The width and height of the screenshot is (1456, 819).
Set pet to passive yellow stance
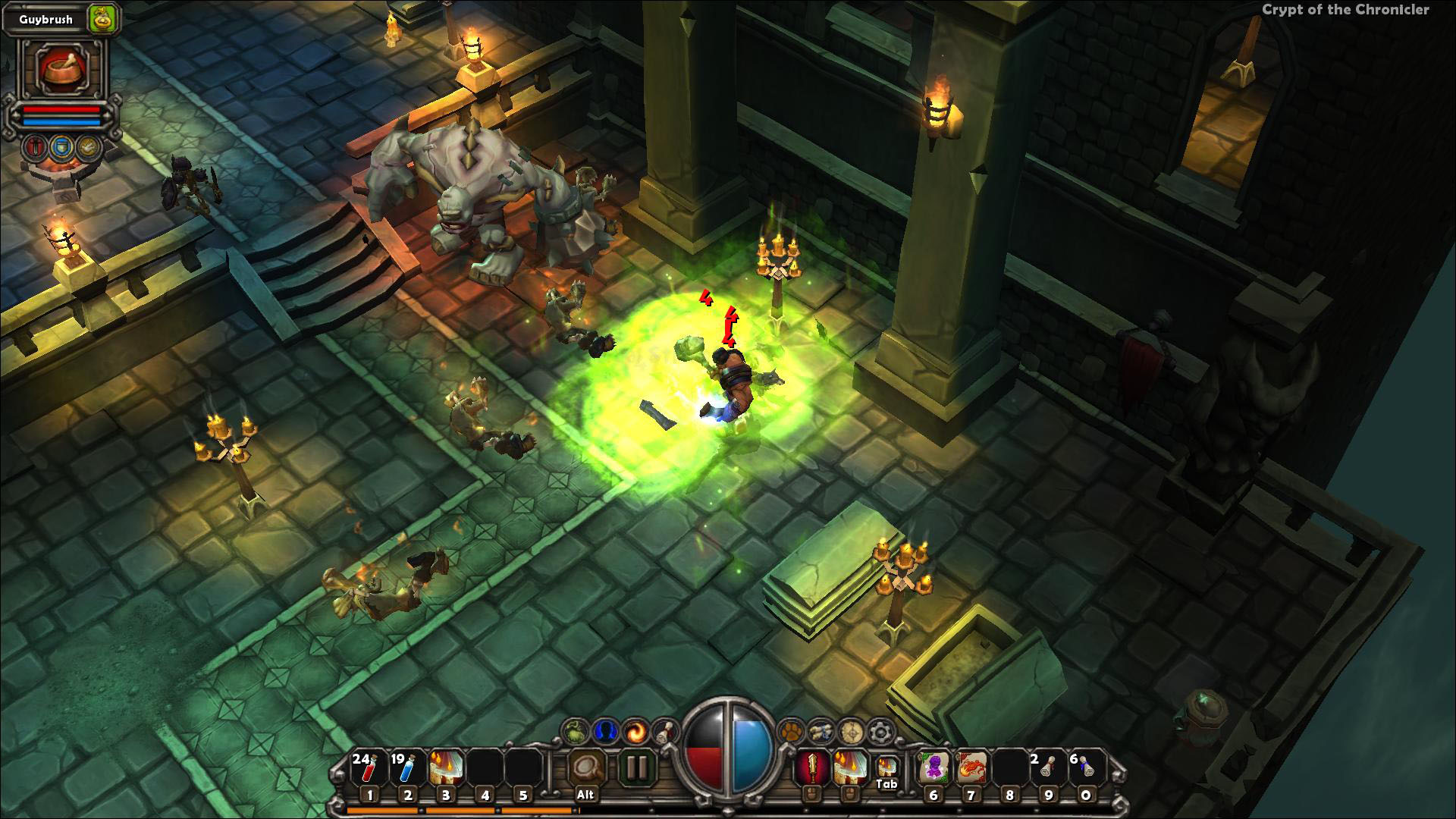coord(89,147)
